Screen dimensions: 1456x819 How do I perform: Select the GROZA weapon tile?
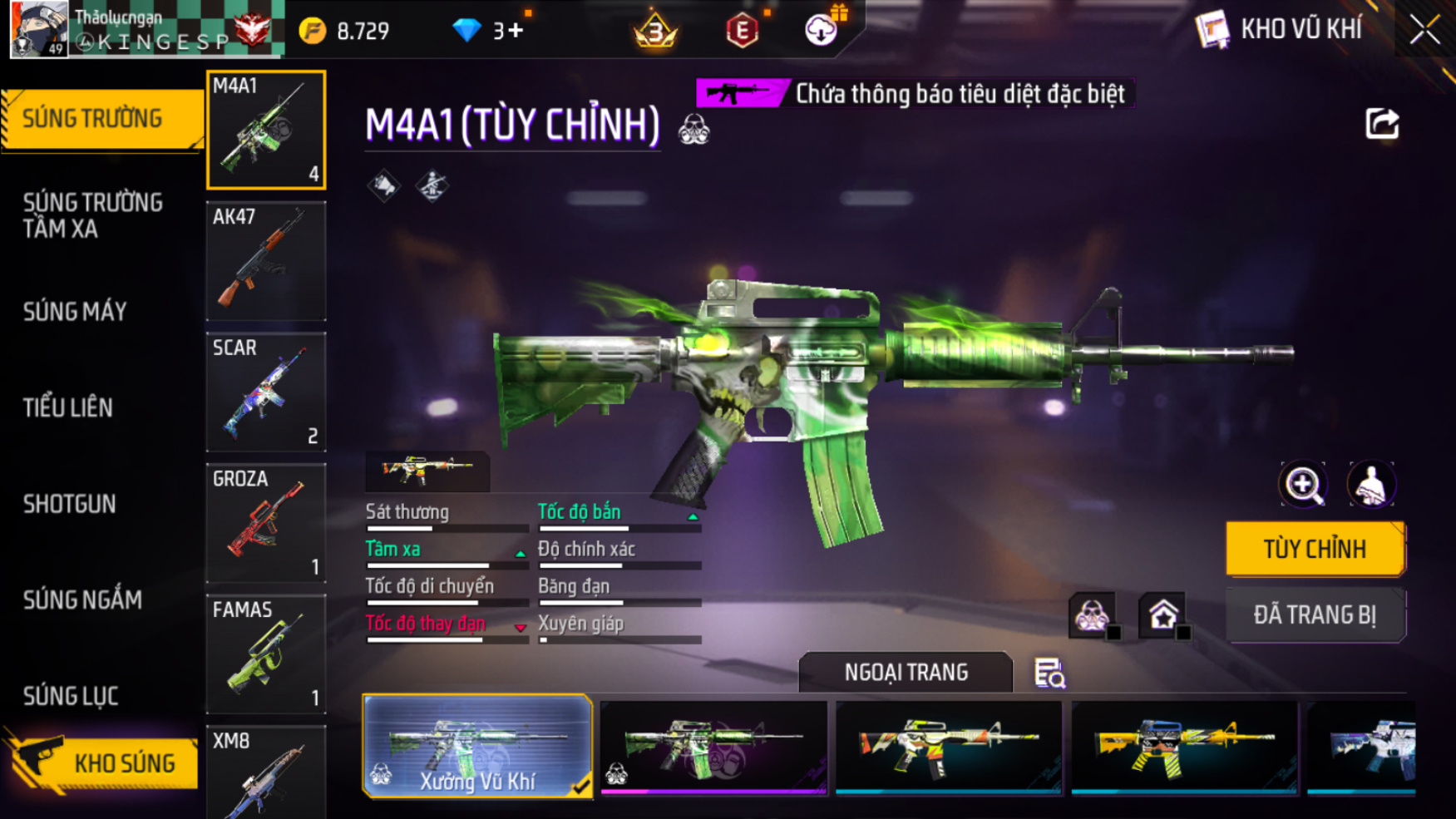click(x=266, y=523)
